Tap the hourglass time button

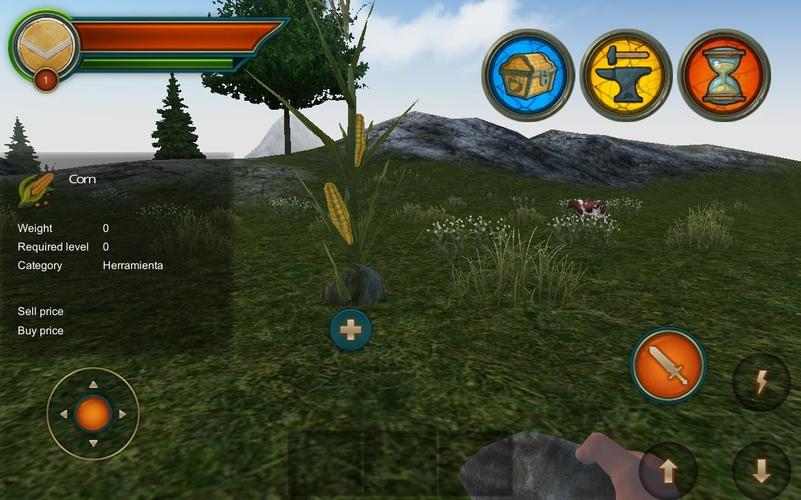pyautogui.click(x=723, y=75)
